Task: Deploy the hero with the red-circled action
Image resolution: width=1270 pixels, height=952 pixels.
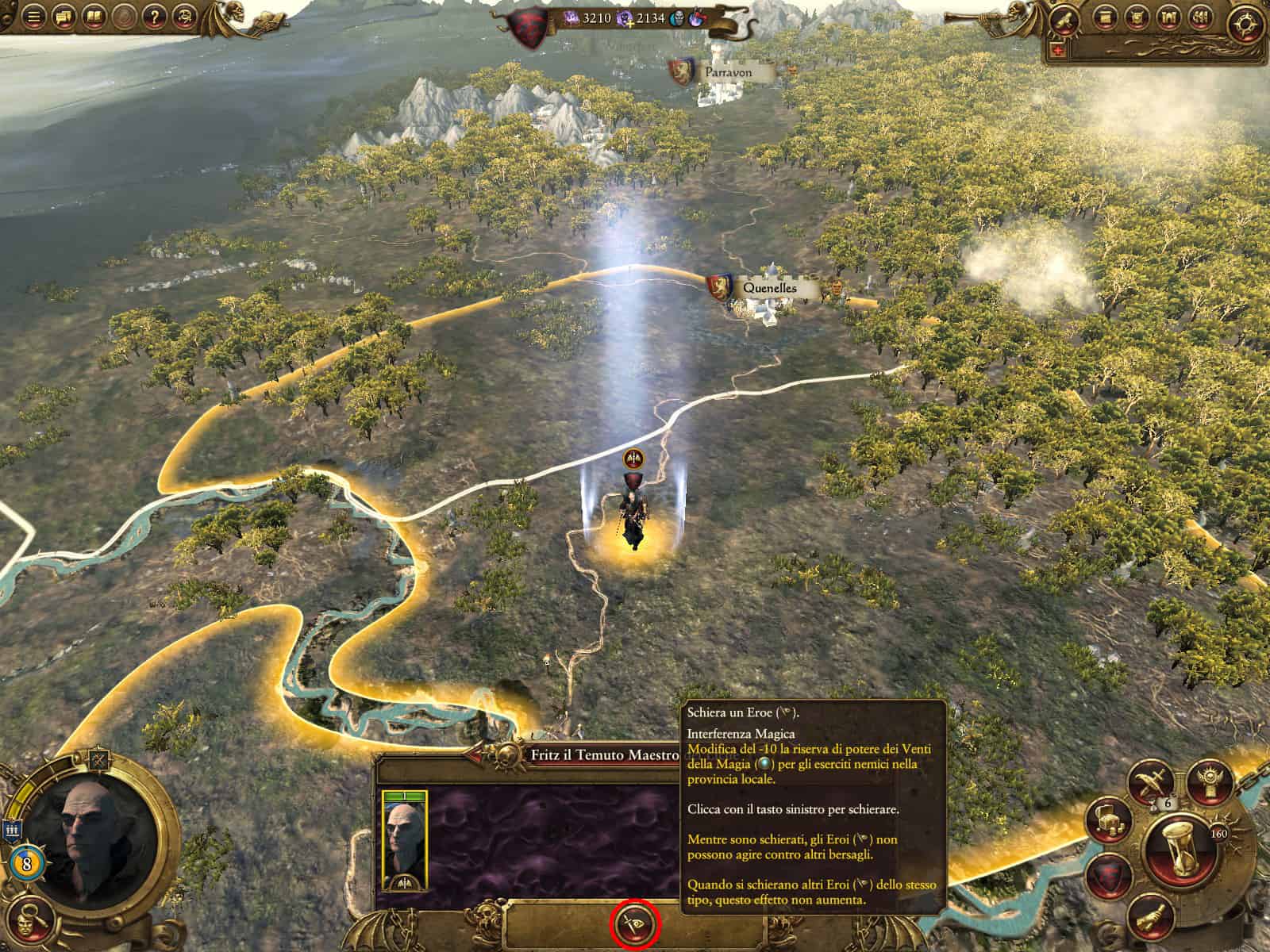Action: (x=635, y=924)
